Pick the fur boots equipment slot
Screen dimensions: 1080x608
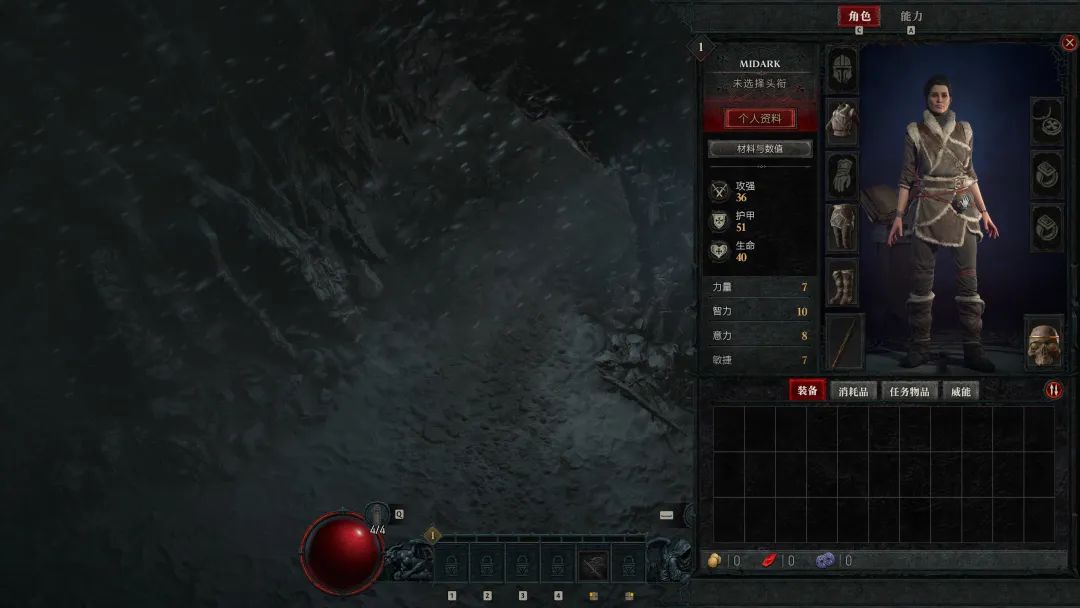[x=843, y=282]
